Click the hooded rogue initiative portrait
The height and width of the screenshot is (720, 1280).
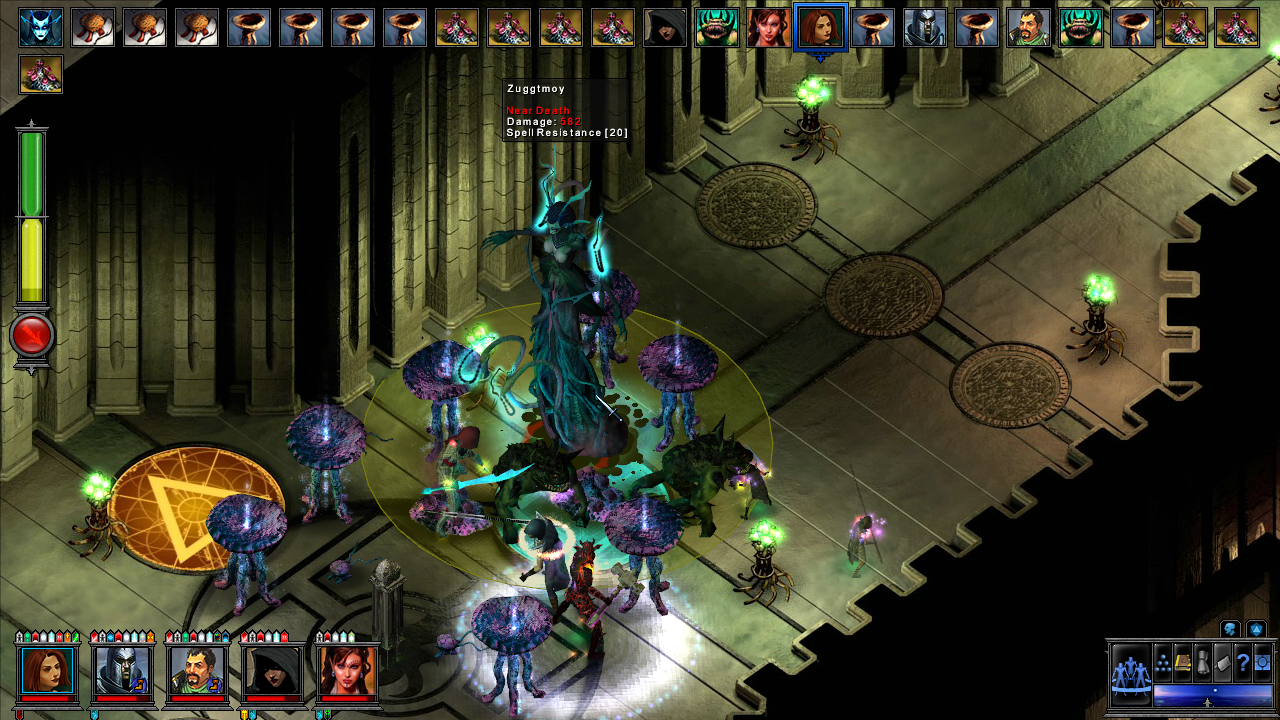(x=665, y=27)
